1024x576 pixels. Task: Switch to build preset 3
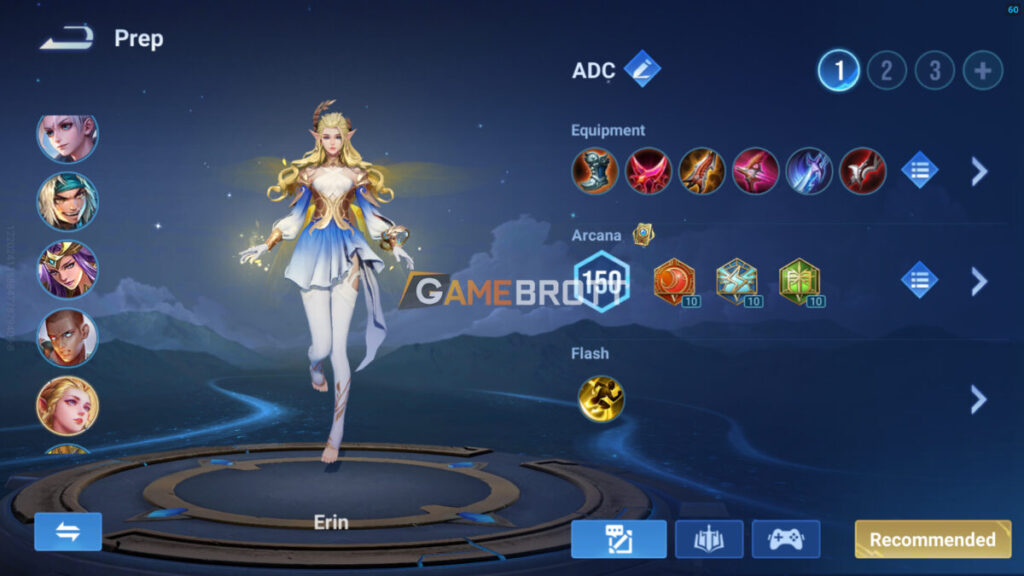tap(934, 70)
